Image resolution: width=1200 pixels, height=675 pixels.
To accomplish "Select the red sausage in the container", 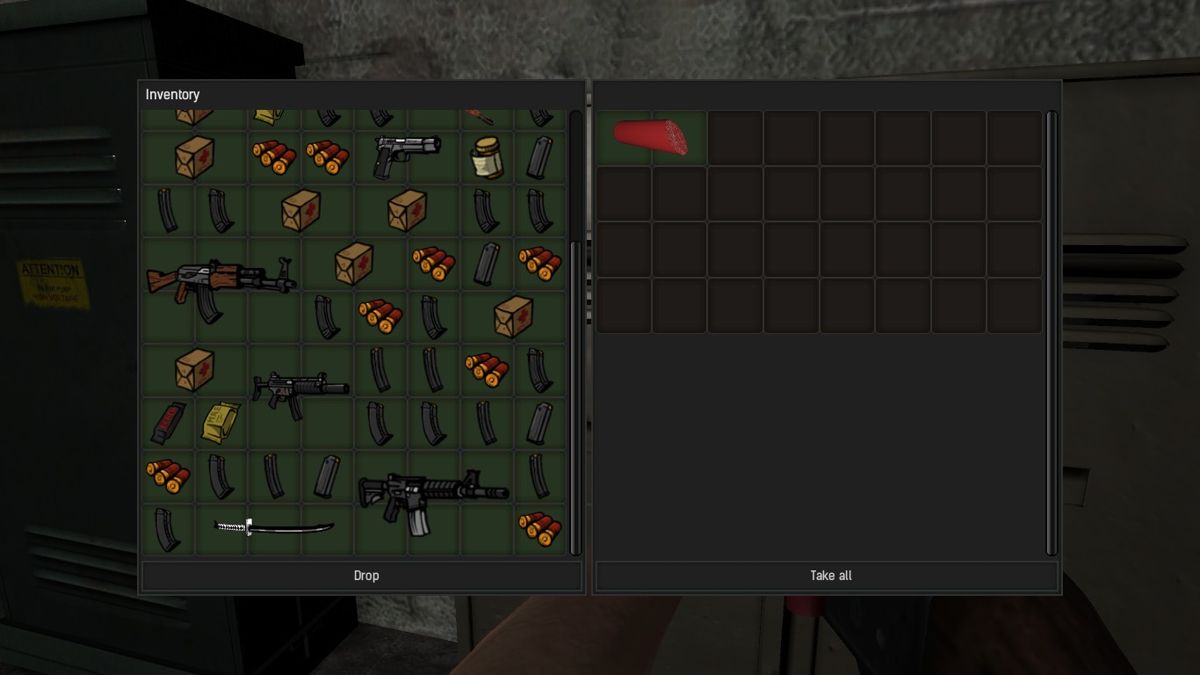I will pyautogui.click(x=651, y=138).
